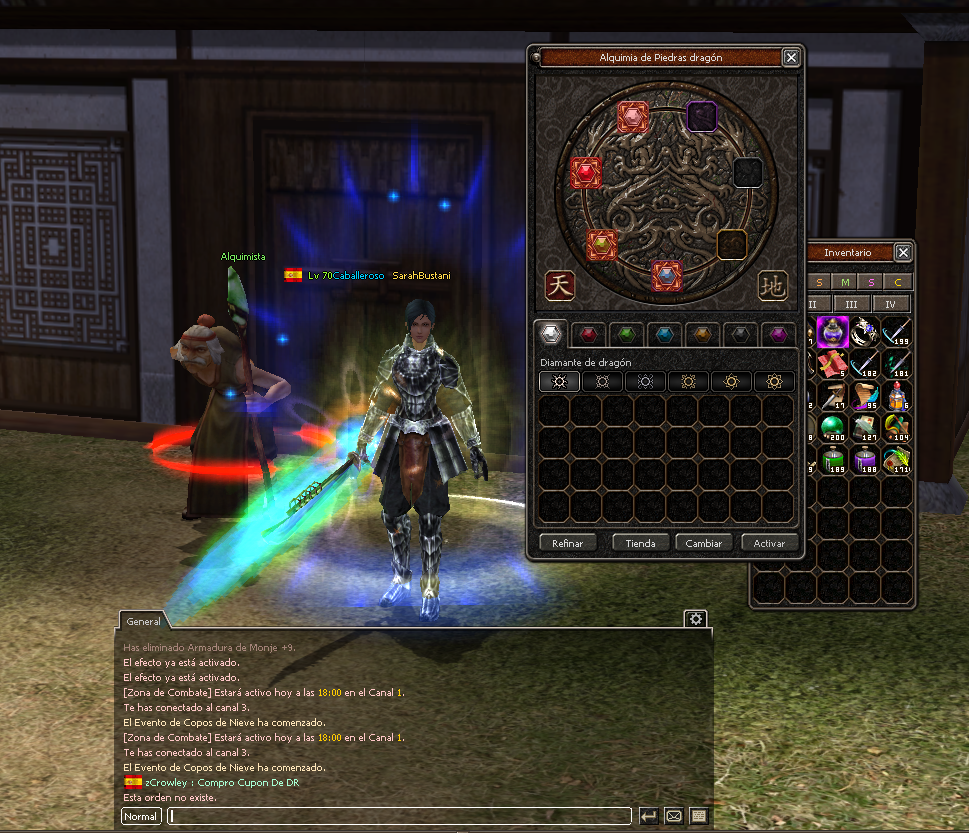Open inventory page IV tab
Screen dimensions: 969x833
[x=890, y=304]
